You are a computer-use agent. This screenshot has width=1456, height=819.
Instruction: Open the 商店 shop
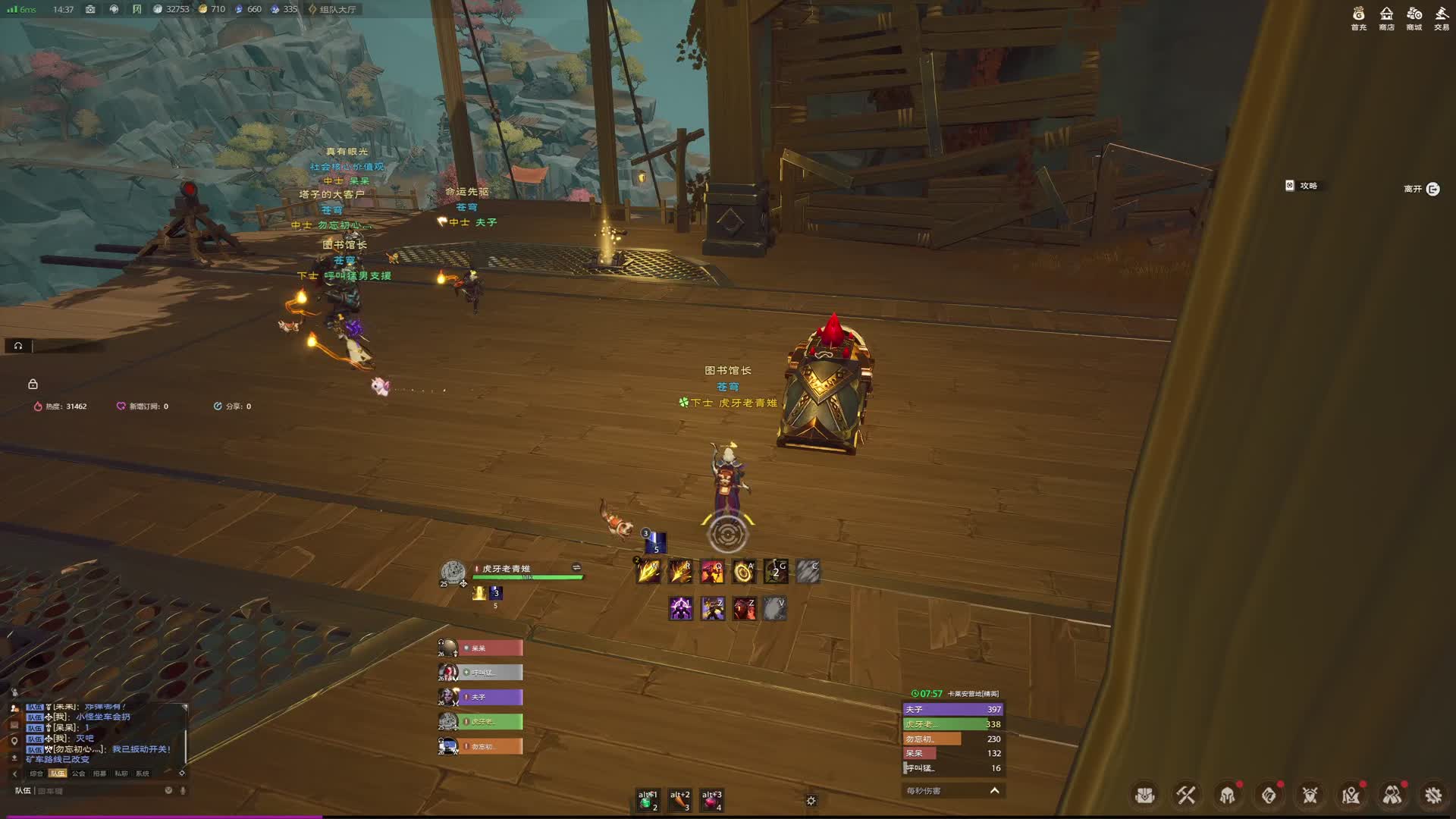point(1386,17)
